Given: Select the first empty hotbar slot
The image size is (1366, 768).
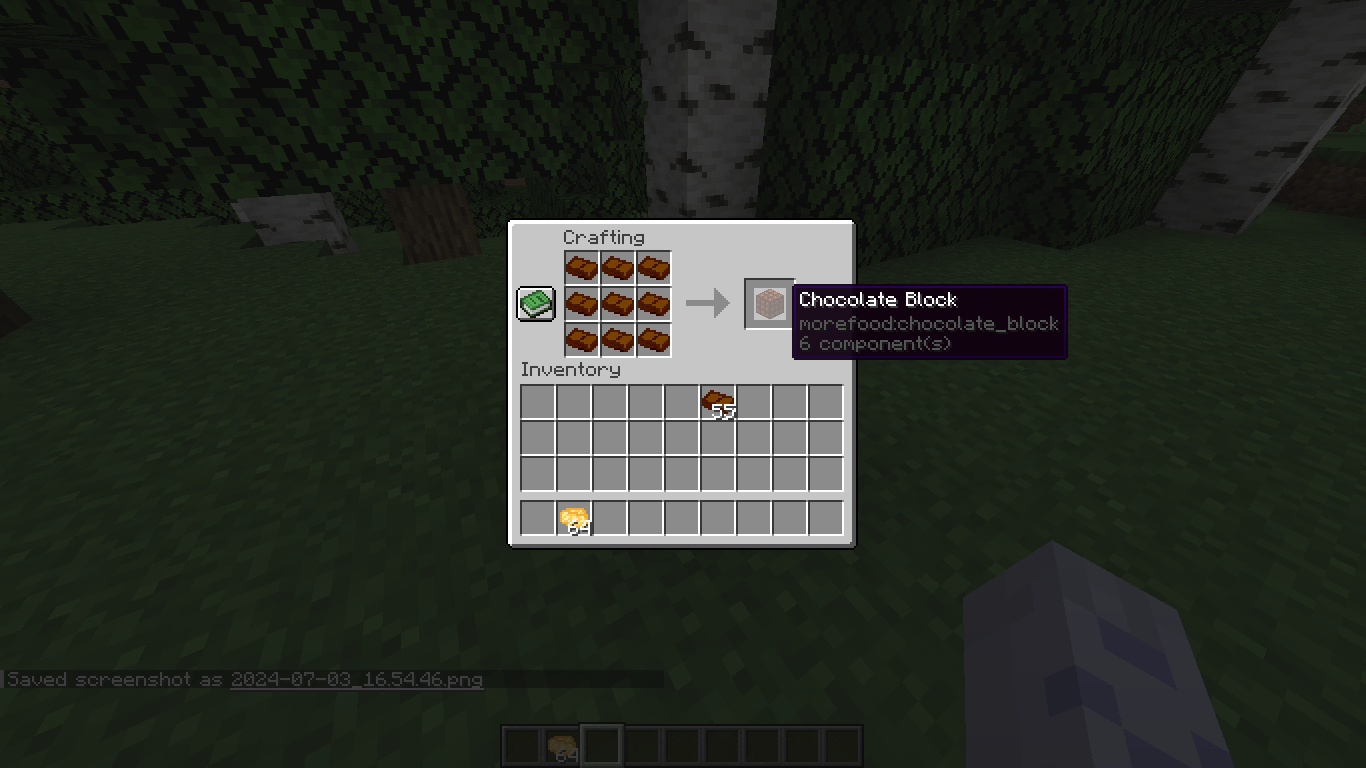Looking at the screenshot, I should (x=523, y=744).
